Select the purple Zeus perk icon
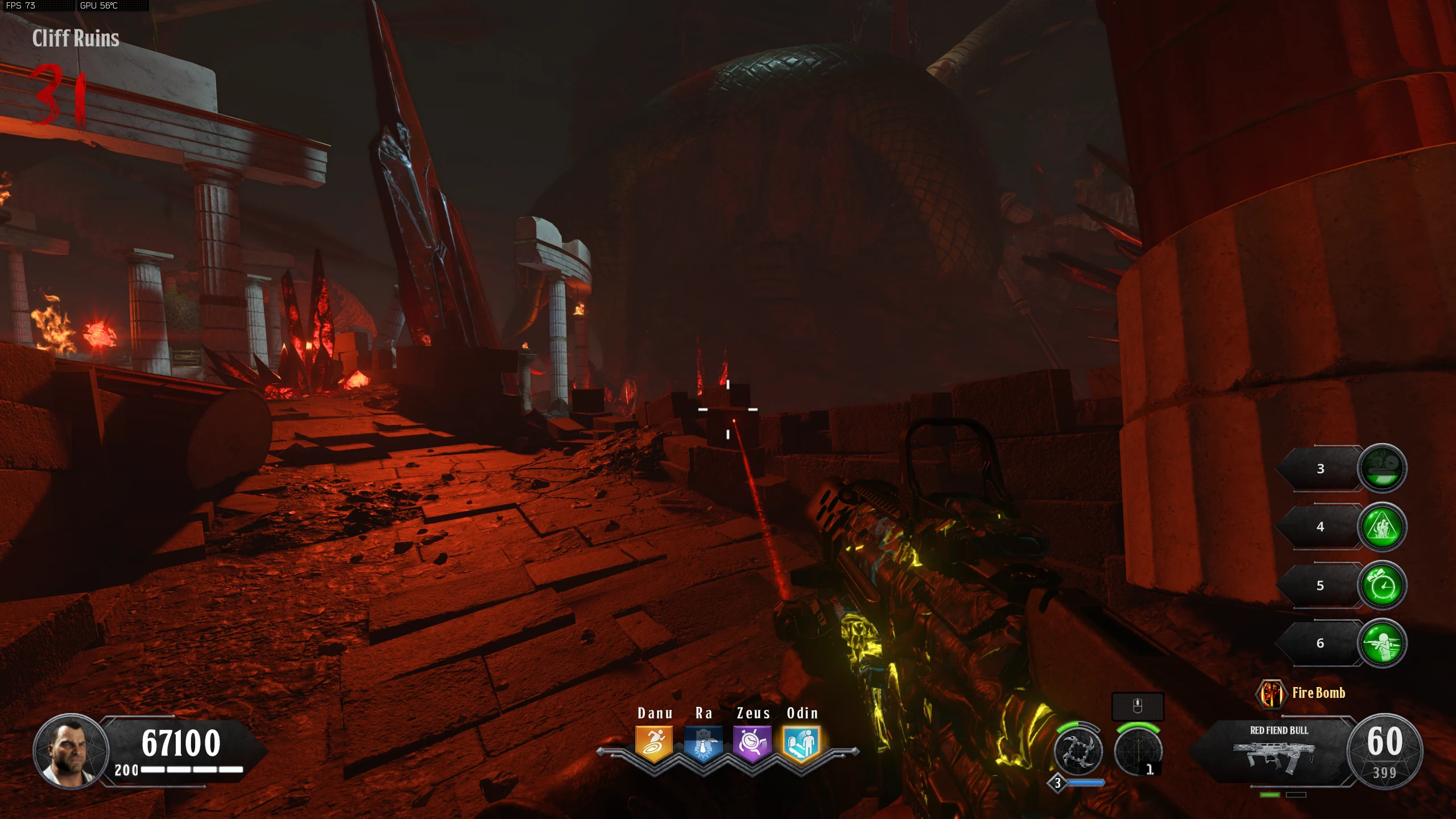This screenshot has width=1456, height=819. coord(752,743)
